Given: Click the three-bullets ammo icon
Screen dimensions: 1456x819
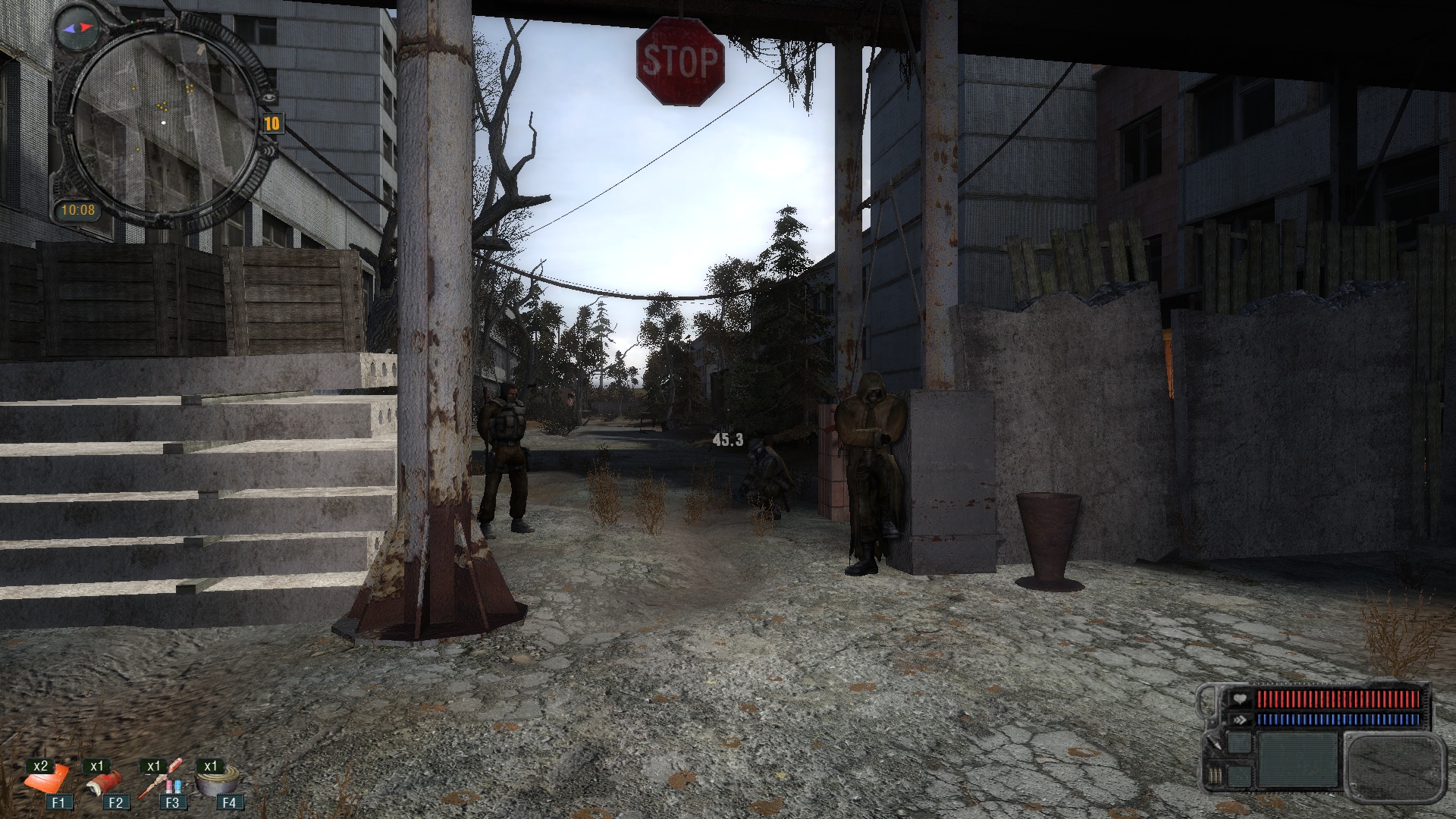Looking at the screenshot, I should [1216, 776].
